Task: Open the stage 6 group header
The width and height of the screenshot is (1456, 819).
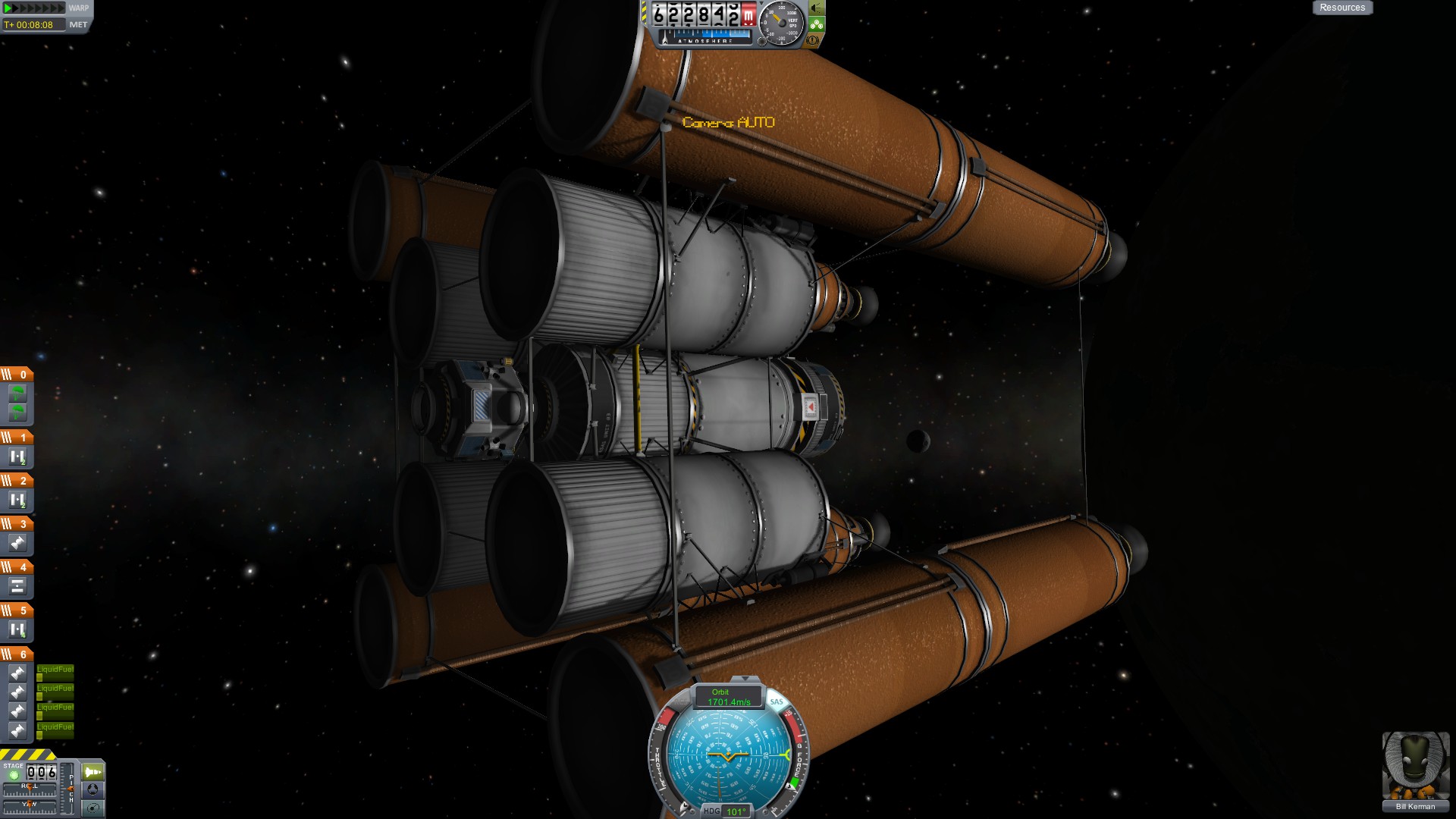Action: [17, 654]
